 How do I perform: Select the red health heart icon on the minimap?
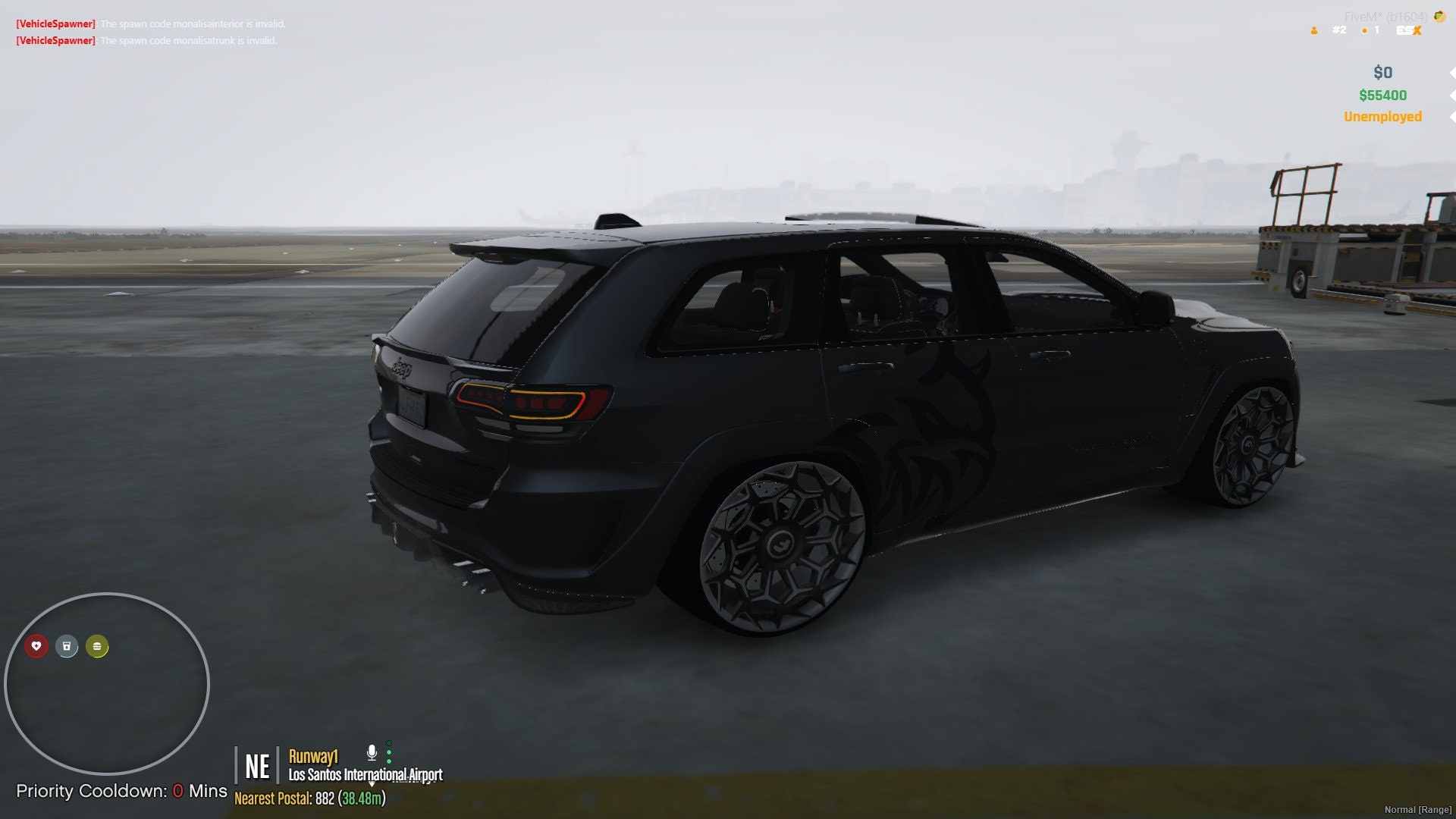(37, 647)
